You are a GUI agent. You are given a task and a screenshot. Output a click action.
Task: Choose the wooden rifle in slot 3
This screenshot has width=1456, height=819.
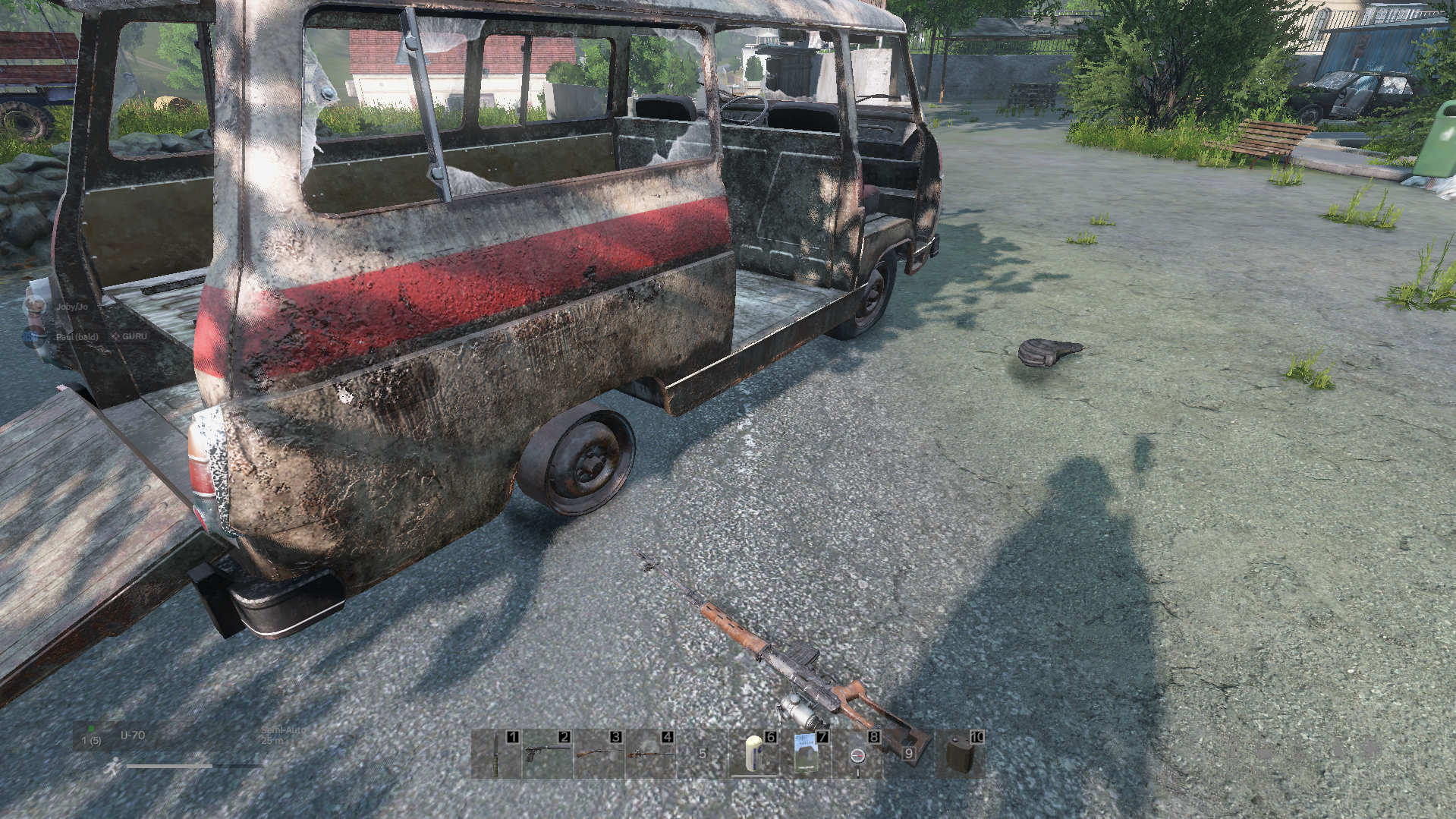(x=598, y=754)
